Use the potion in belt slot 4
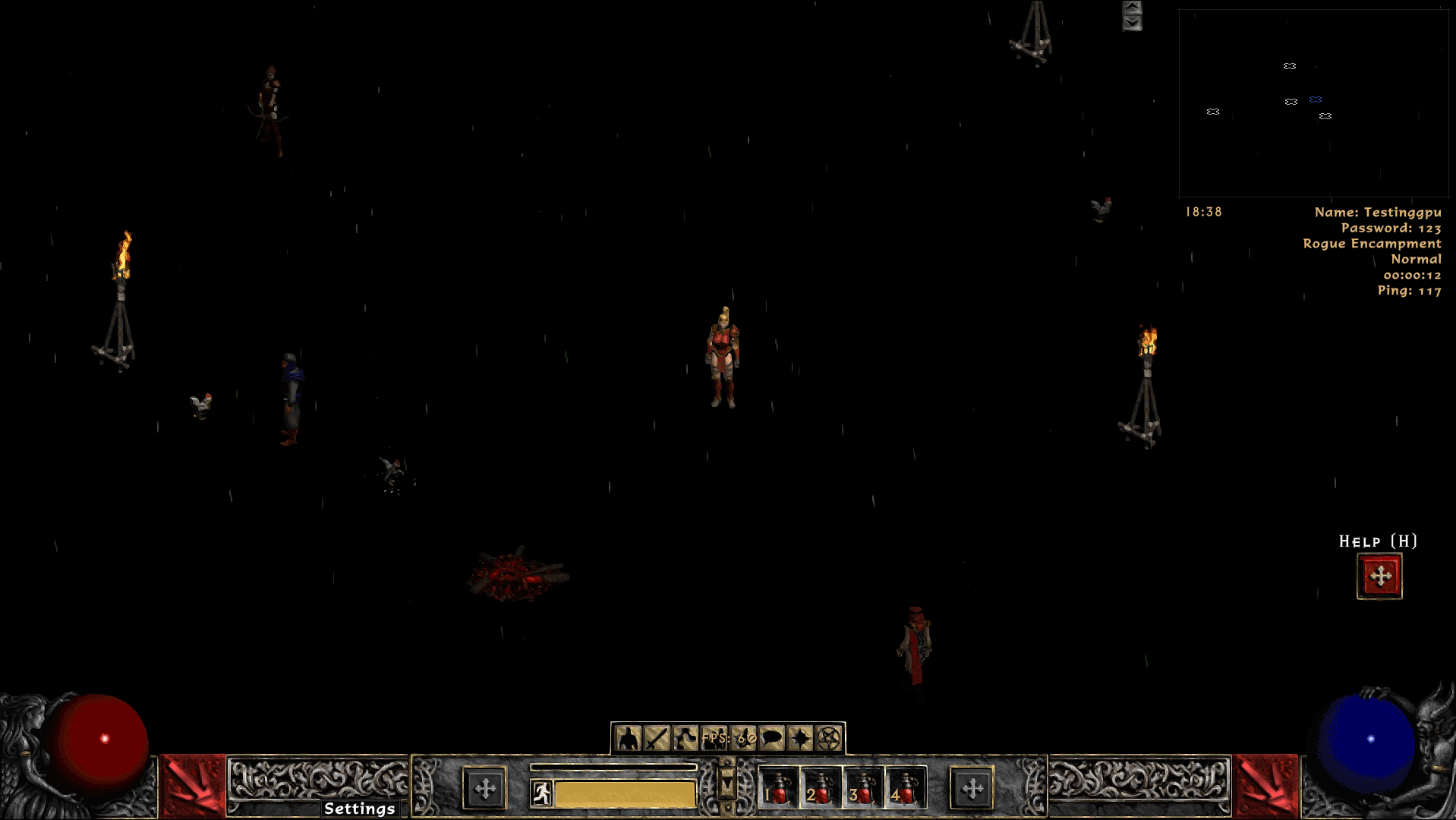This screenshot has height=820, width=1456. 905,788
